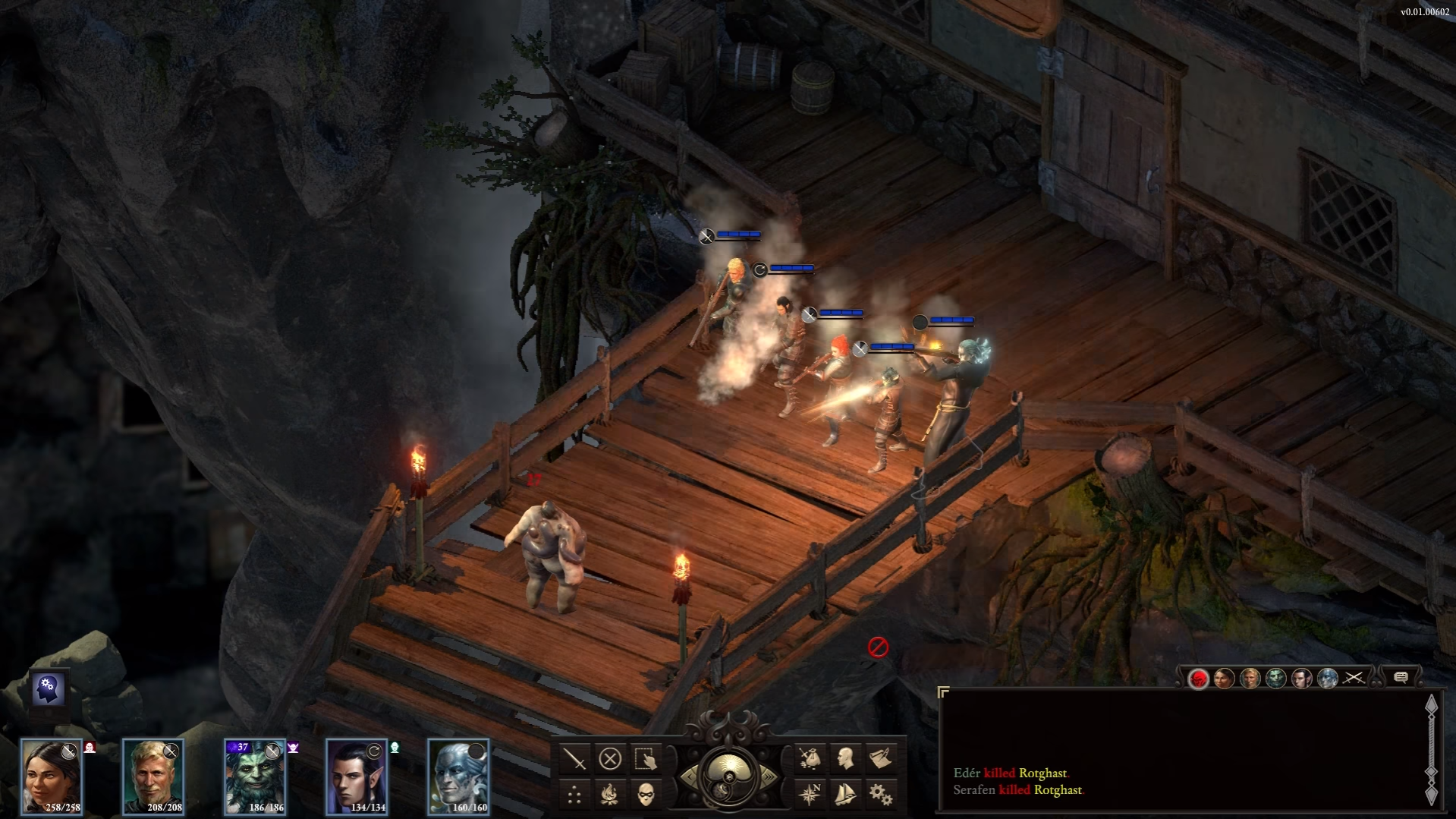
Task: Choose the select-all party button
Action: 645,758
